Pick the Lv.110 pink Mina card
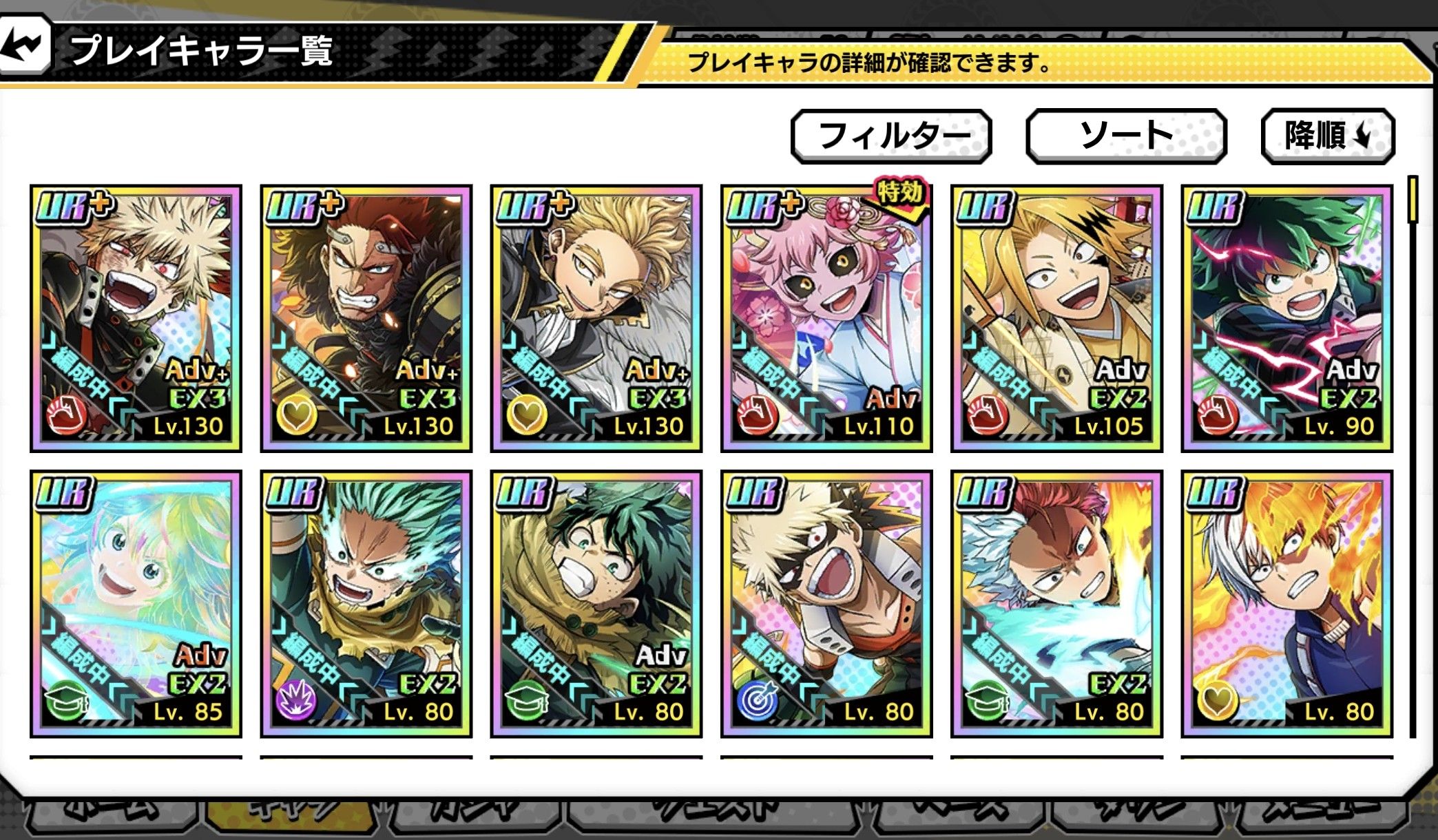Image resolution: width=1438 pixels, height=840 pixels. 826,318
